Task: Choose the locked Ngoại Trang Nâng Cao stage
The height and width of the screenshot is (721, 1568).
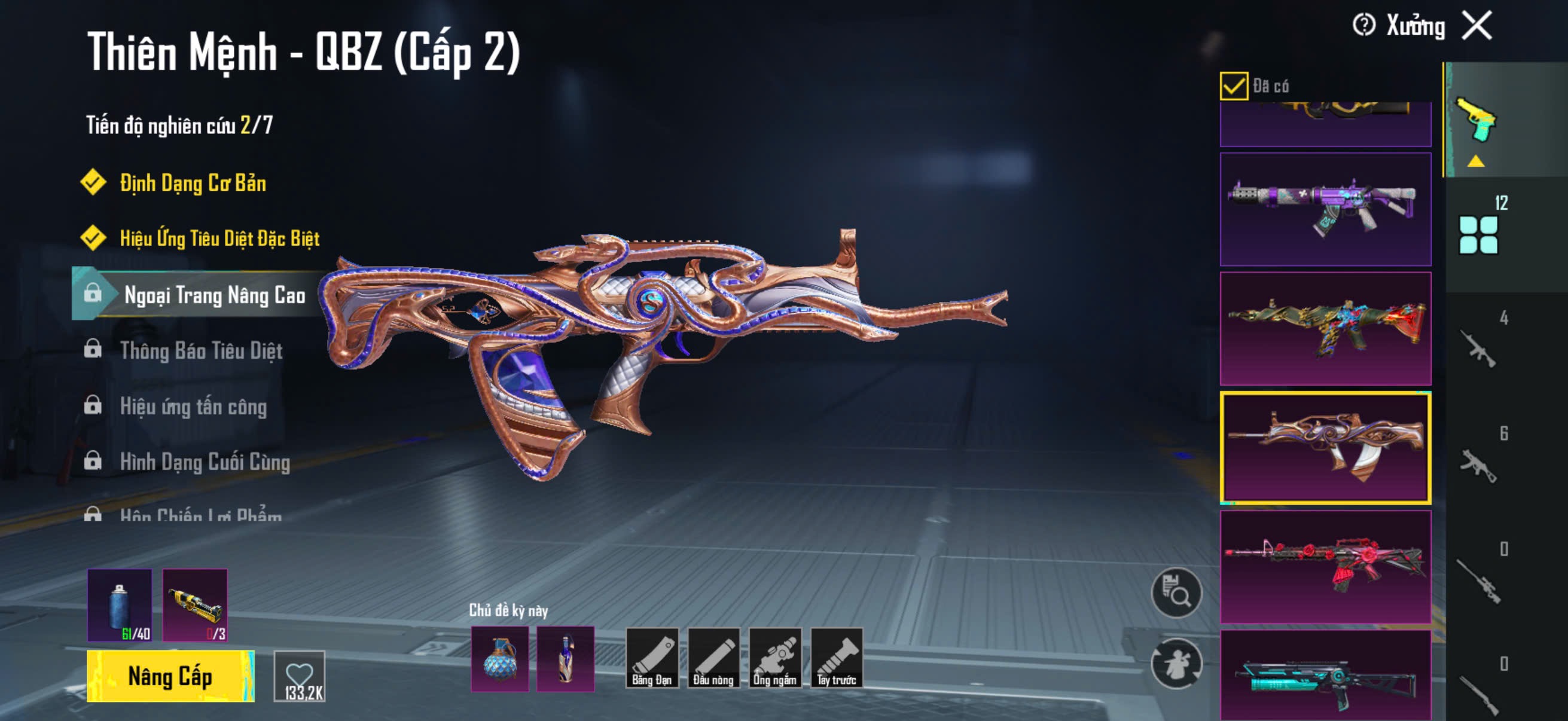Action: (x=214, y=295)
